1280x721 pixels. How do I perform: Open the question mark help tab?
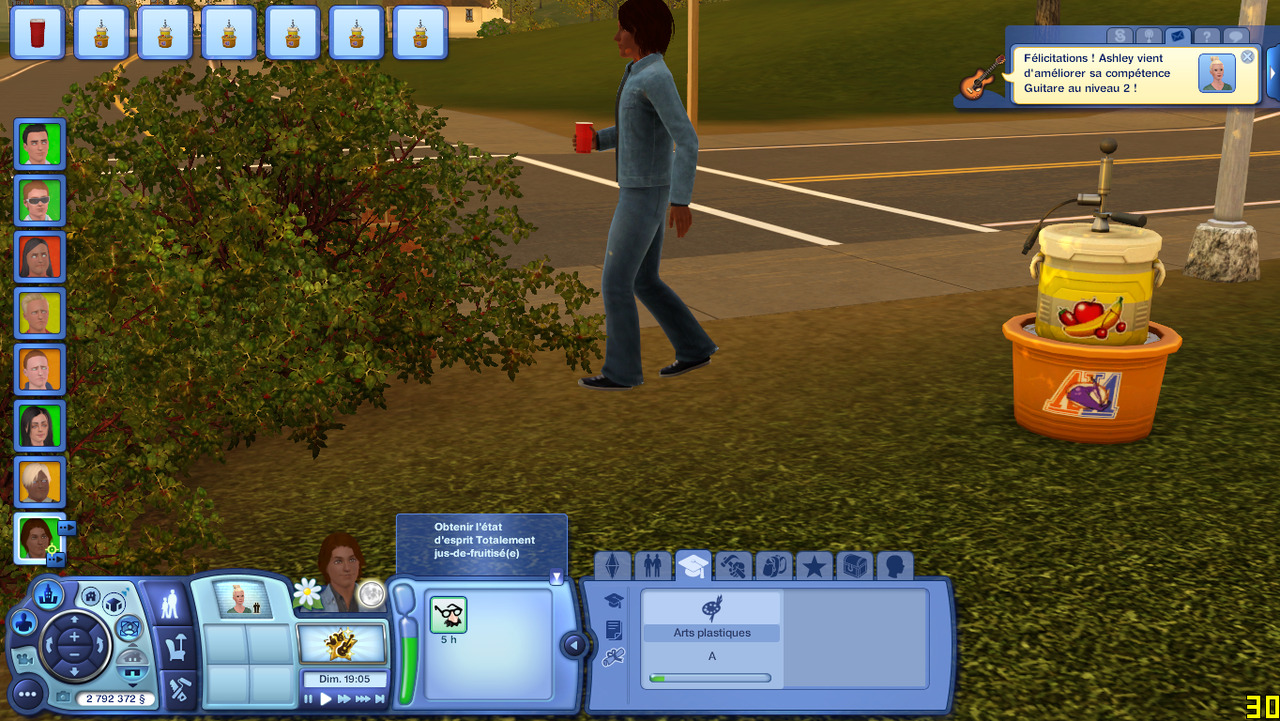pos(1206,36)
